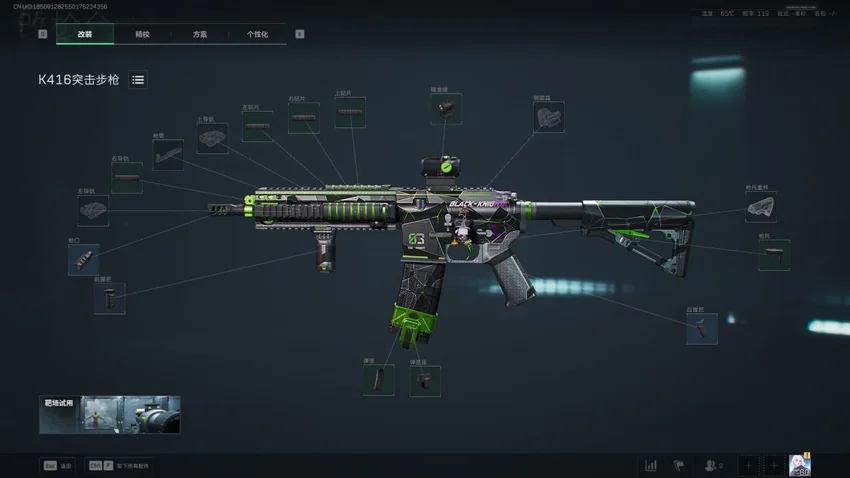
Task: Click the player avatar portrait
Action: (x=799, y=465)
